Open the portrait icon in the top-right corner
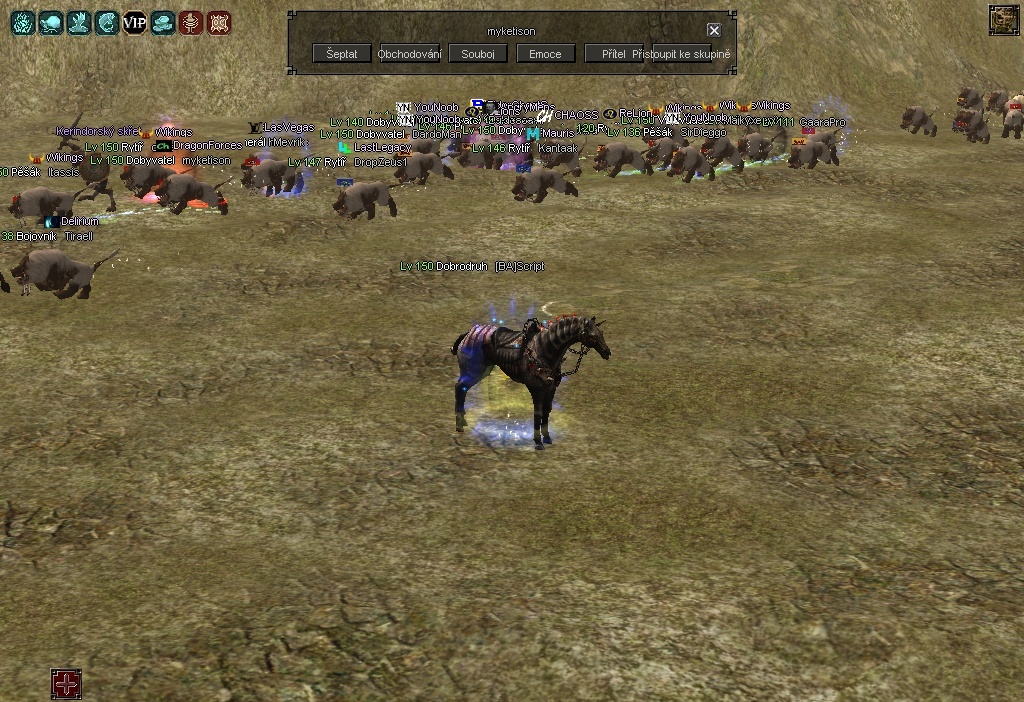 pyautogui.click(x=1003, y=19)
